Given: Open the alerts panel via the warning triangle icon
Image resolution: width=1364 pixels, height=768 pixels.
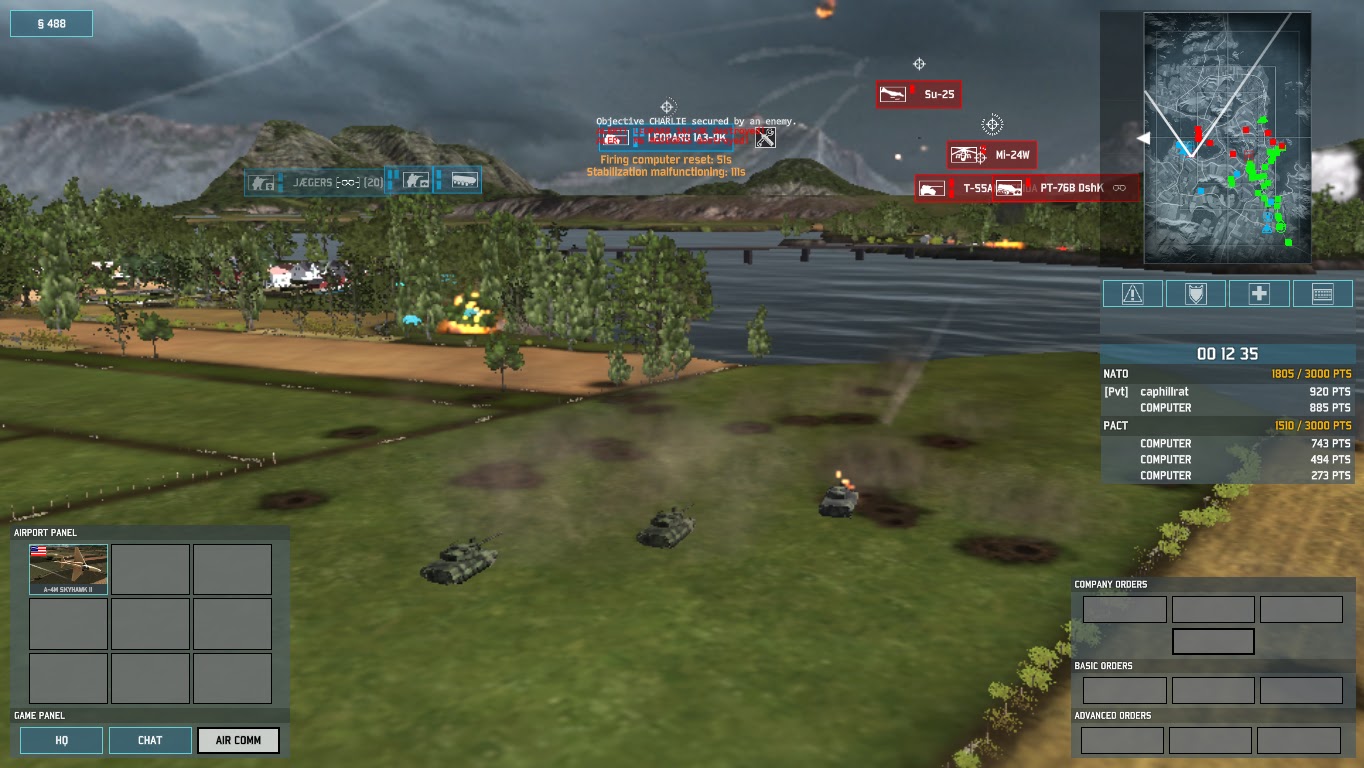Looking at the screenshot, I should 1132,293.
